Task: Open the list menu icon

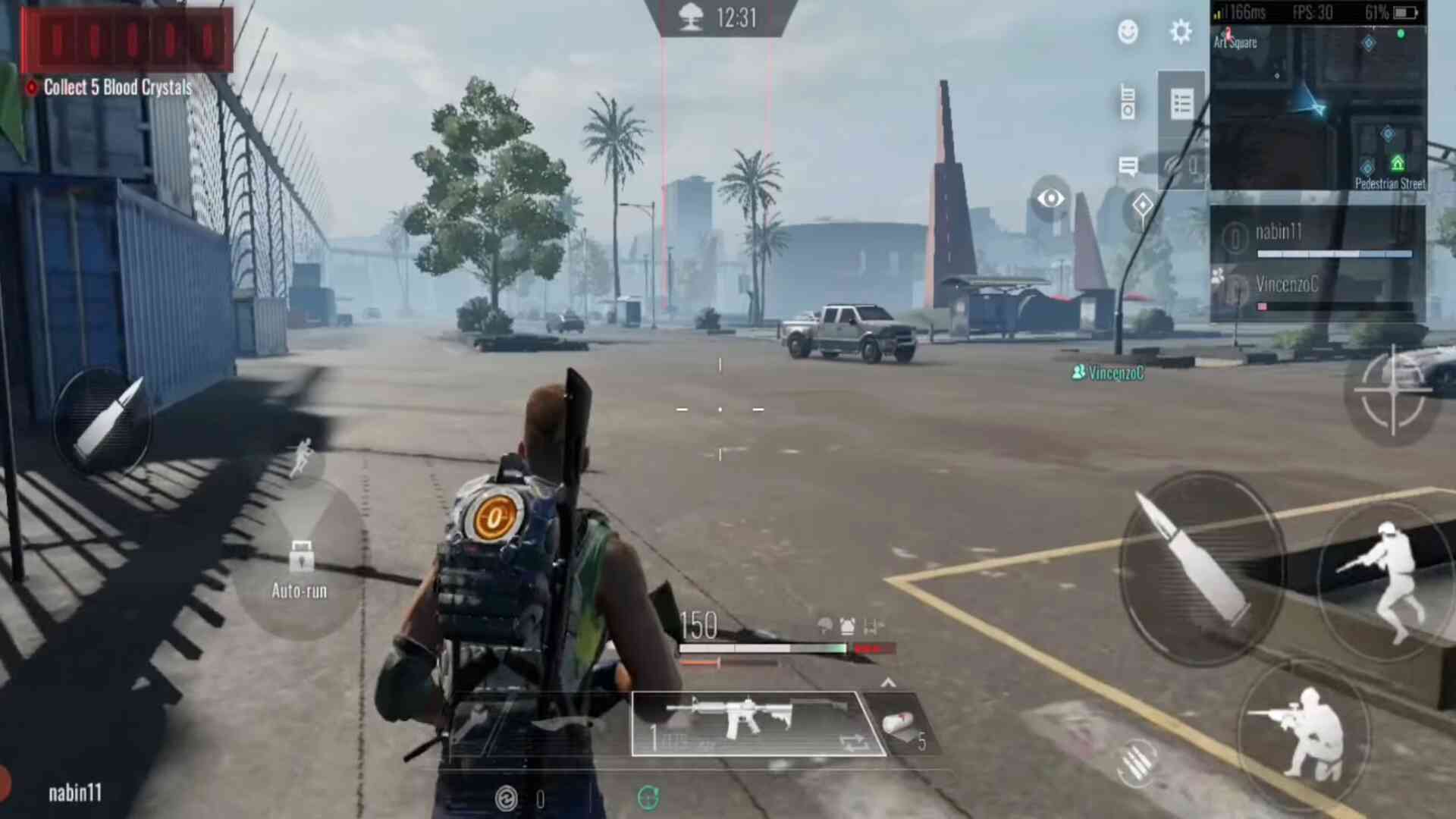Action: (x=1181, y=104)
